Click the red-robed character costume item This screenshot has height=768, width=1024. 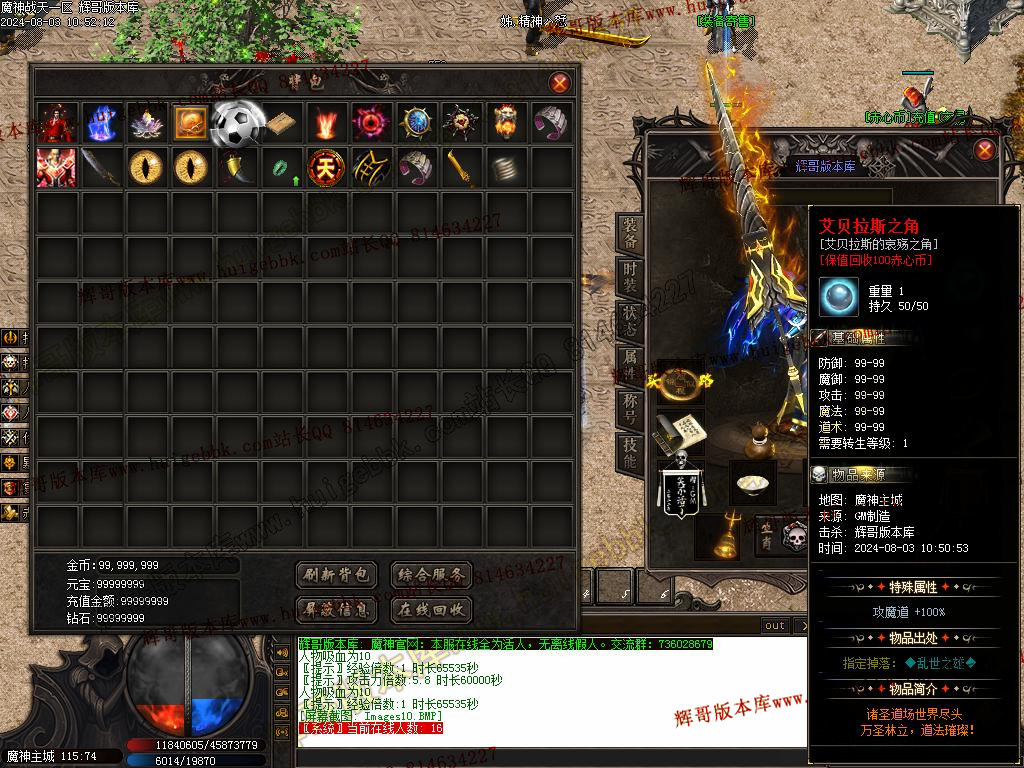point(57,123)
